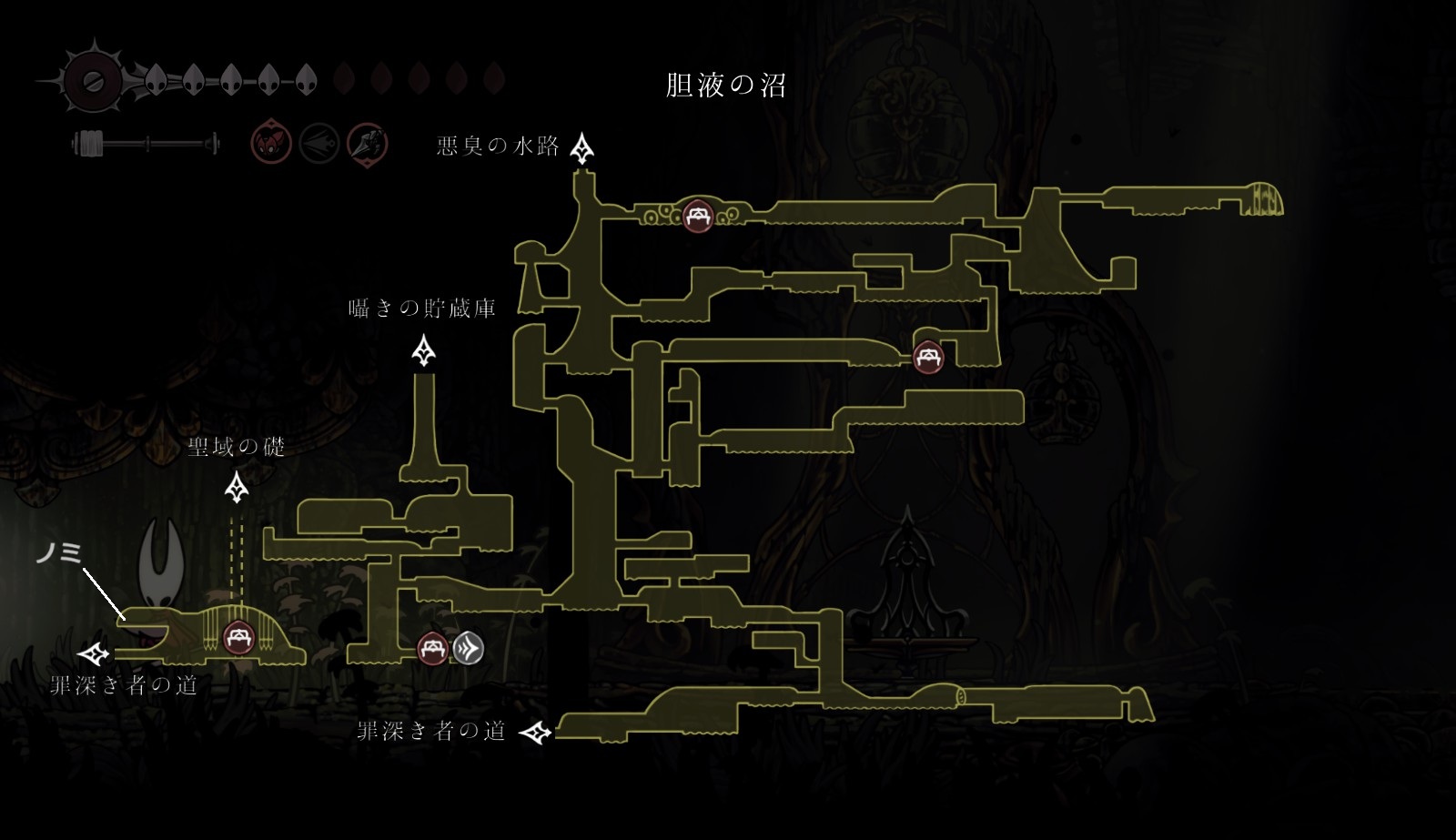Screen dimensions: 1456x840
Task: Choose the greyed-out dart tool icon
Action: (319, 144)
